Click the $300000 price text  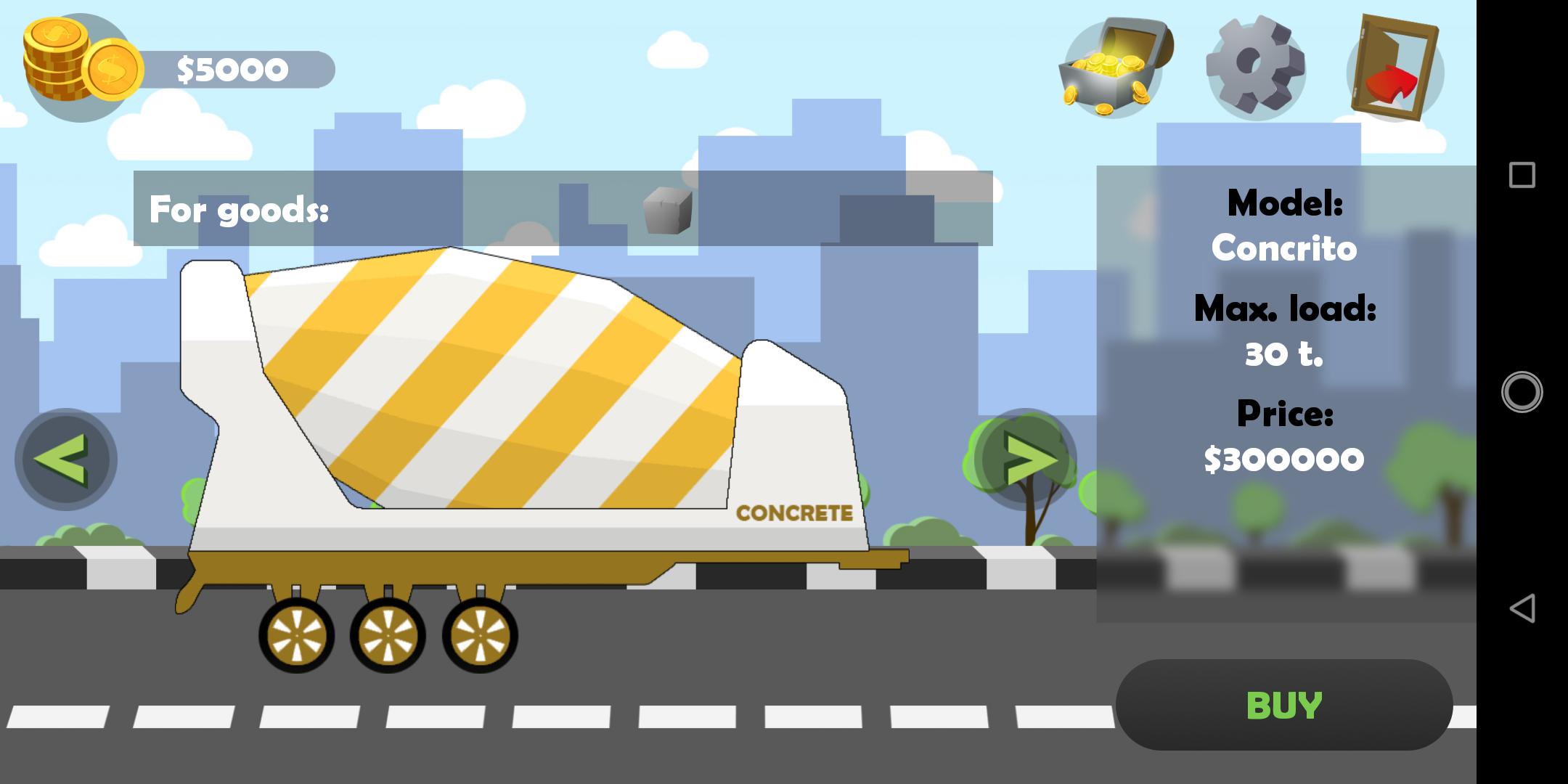coord(1285,457)
